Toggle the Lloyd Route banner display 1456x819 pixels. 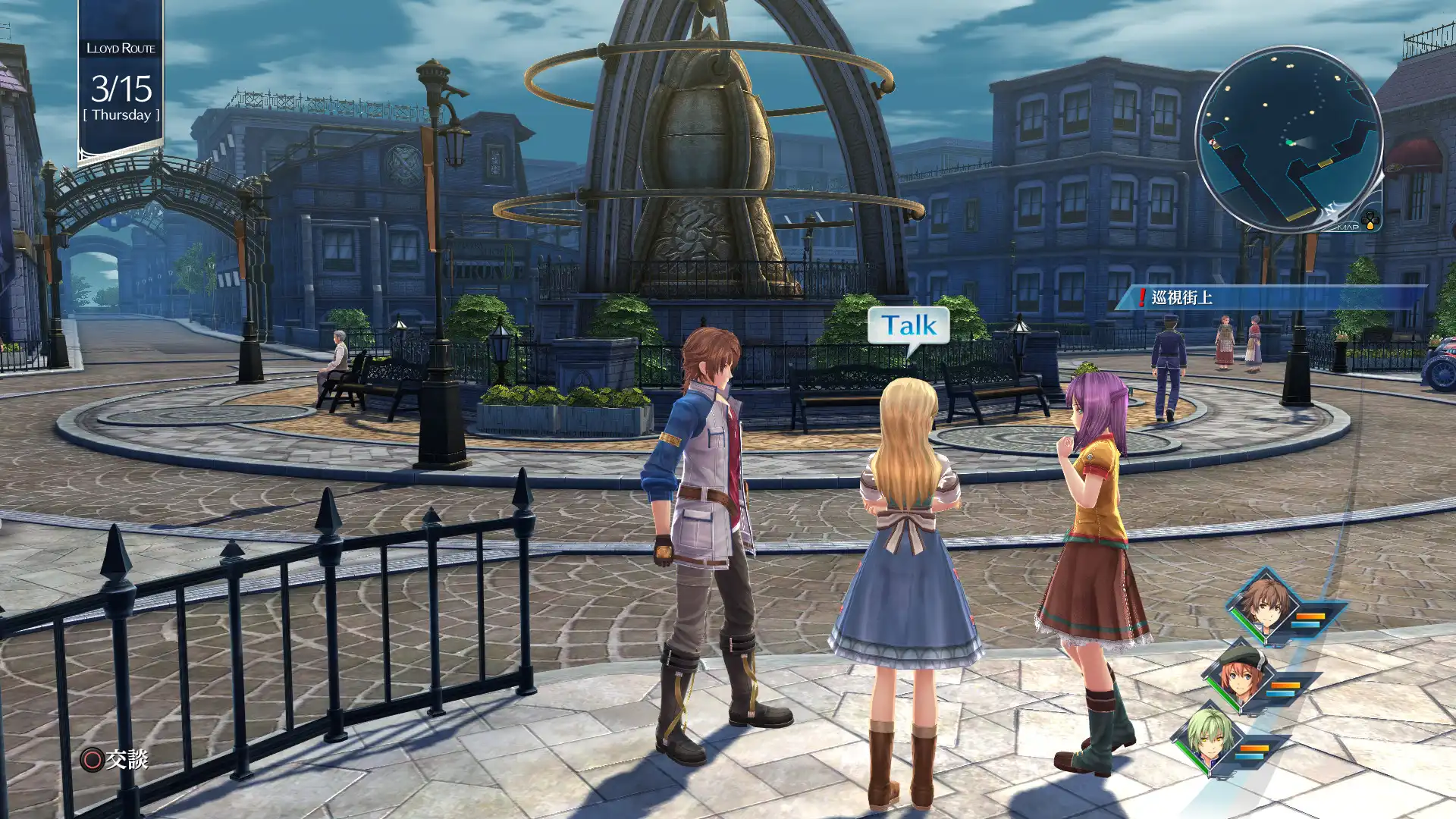click(120, 48)
